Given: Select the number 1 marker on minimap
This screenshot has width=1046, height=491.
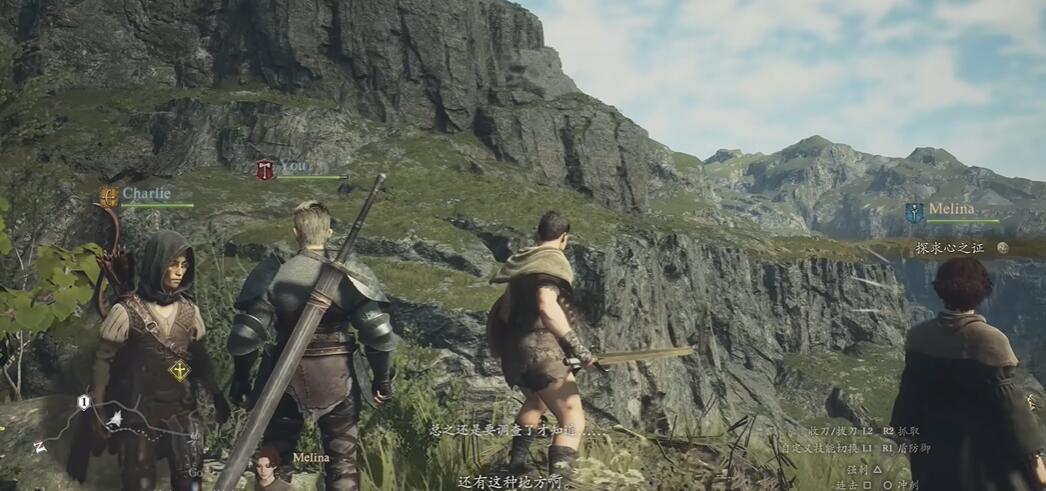Looking at the screenshot, I should (84, 402).
